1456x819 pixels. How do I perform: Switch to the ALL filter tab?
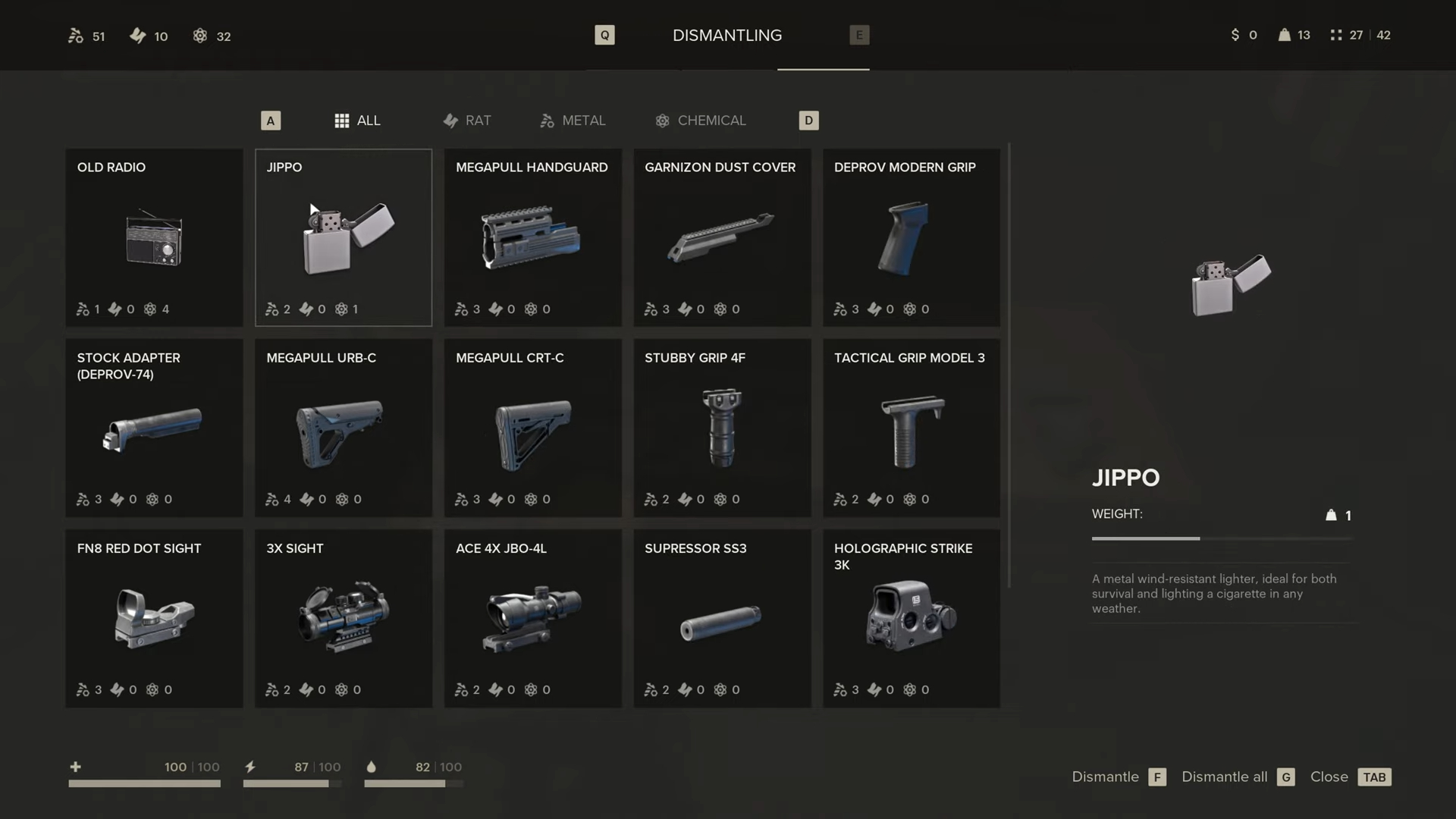pyautogui.click(x=358, y=121)
